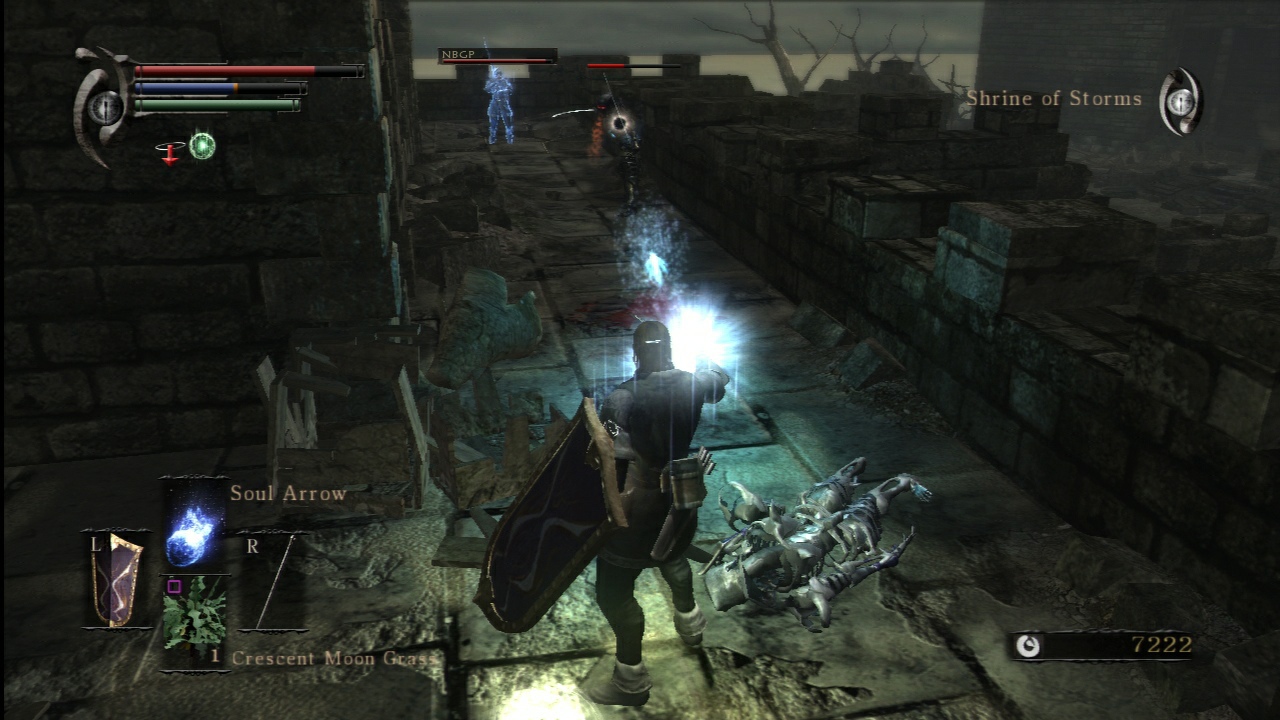The width and height of the screenshot is (1280, 720).
Task: Click the eye gauge inside the blade emblem
Action: [104, 108]
